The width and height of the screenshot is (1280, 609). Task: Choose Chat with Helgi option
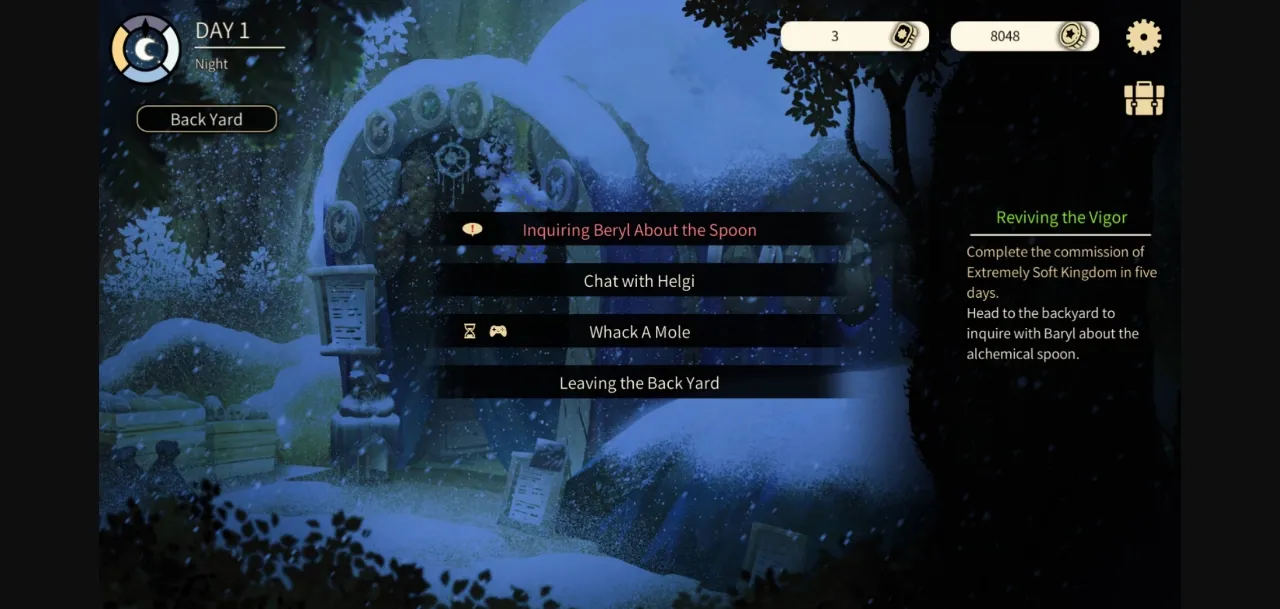639,281
